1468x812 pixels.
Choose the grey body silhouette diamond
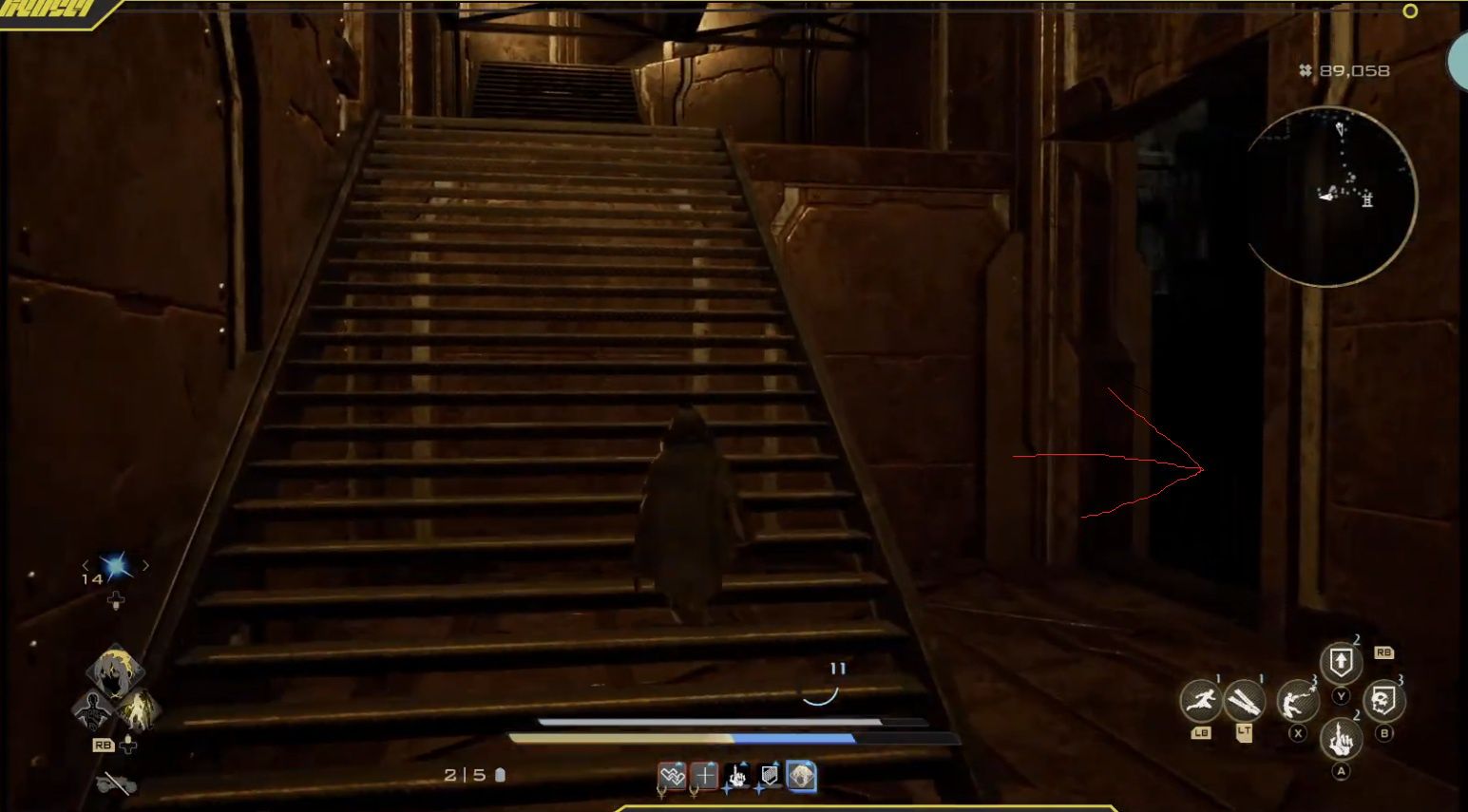[x=94, y=708]
